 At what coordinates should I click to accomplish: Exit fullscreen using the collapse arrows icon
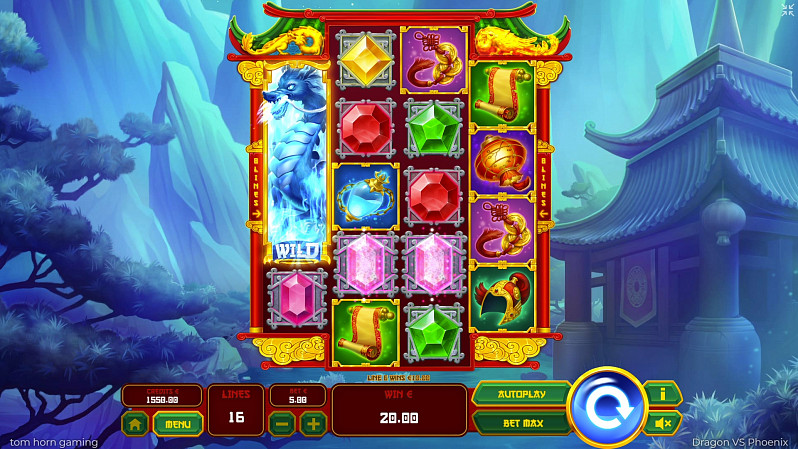coord(785,10)
